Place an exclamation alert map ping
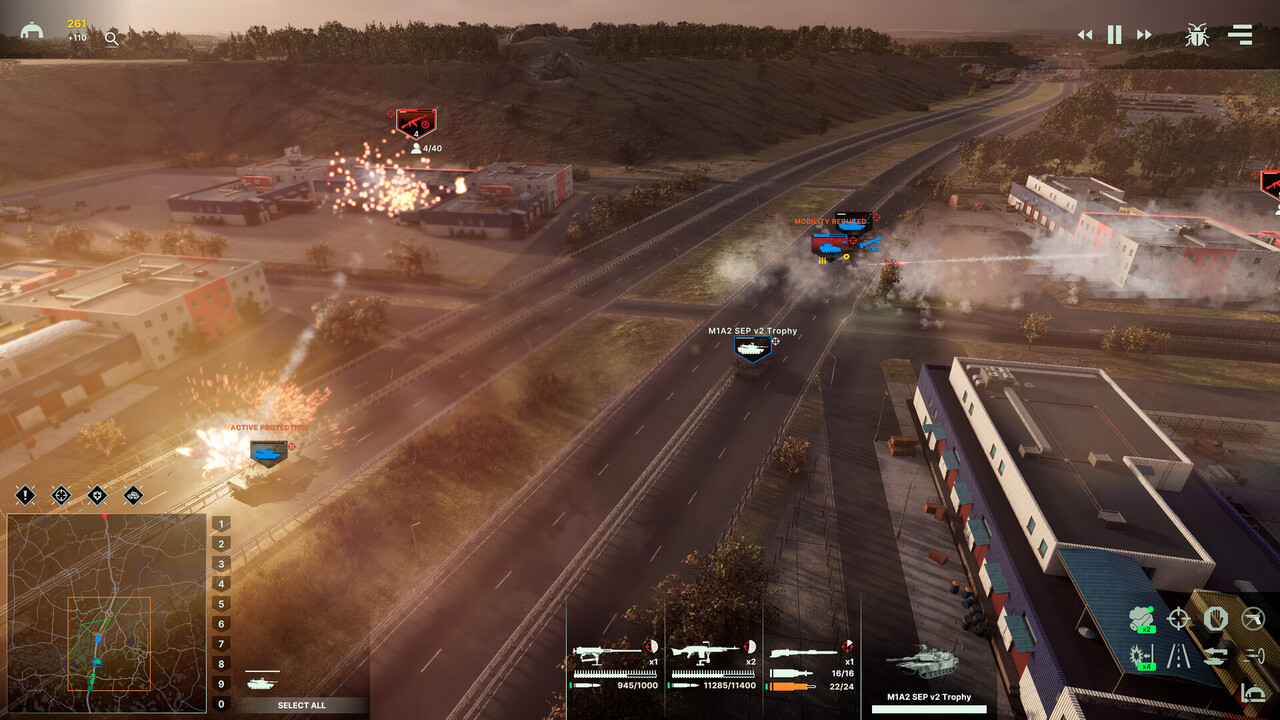This screenshot has height=720, width=1280. coord(25,495)
